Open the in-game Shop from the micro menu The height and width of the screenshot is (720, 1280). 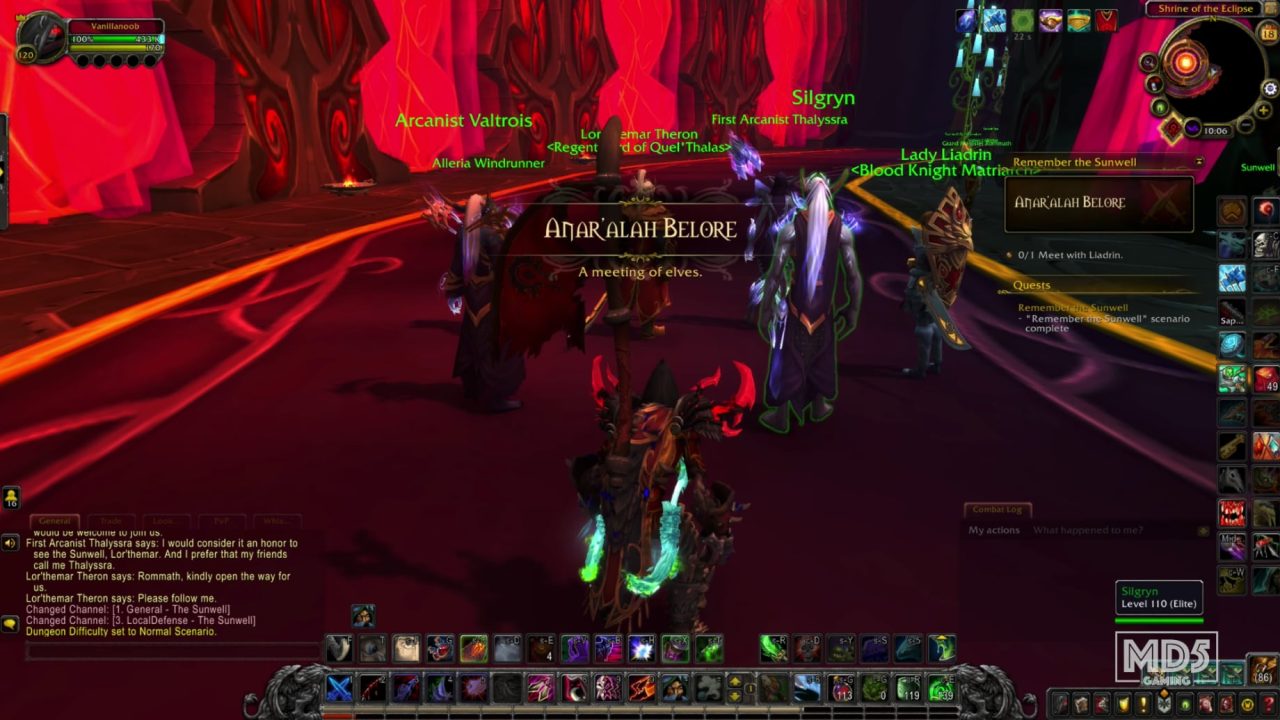click(x=1246, y=704)
